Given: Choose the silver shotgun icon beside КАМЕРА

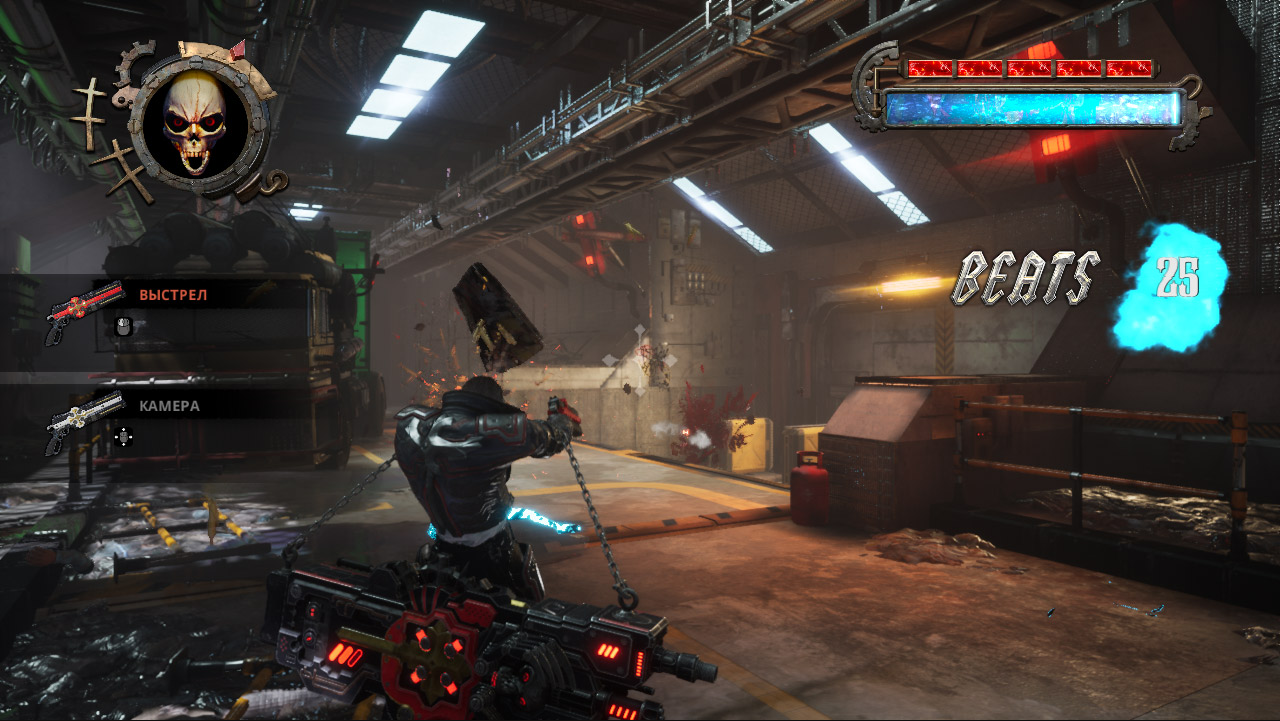Looking at the screenshot, I should click(83, 418).
